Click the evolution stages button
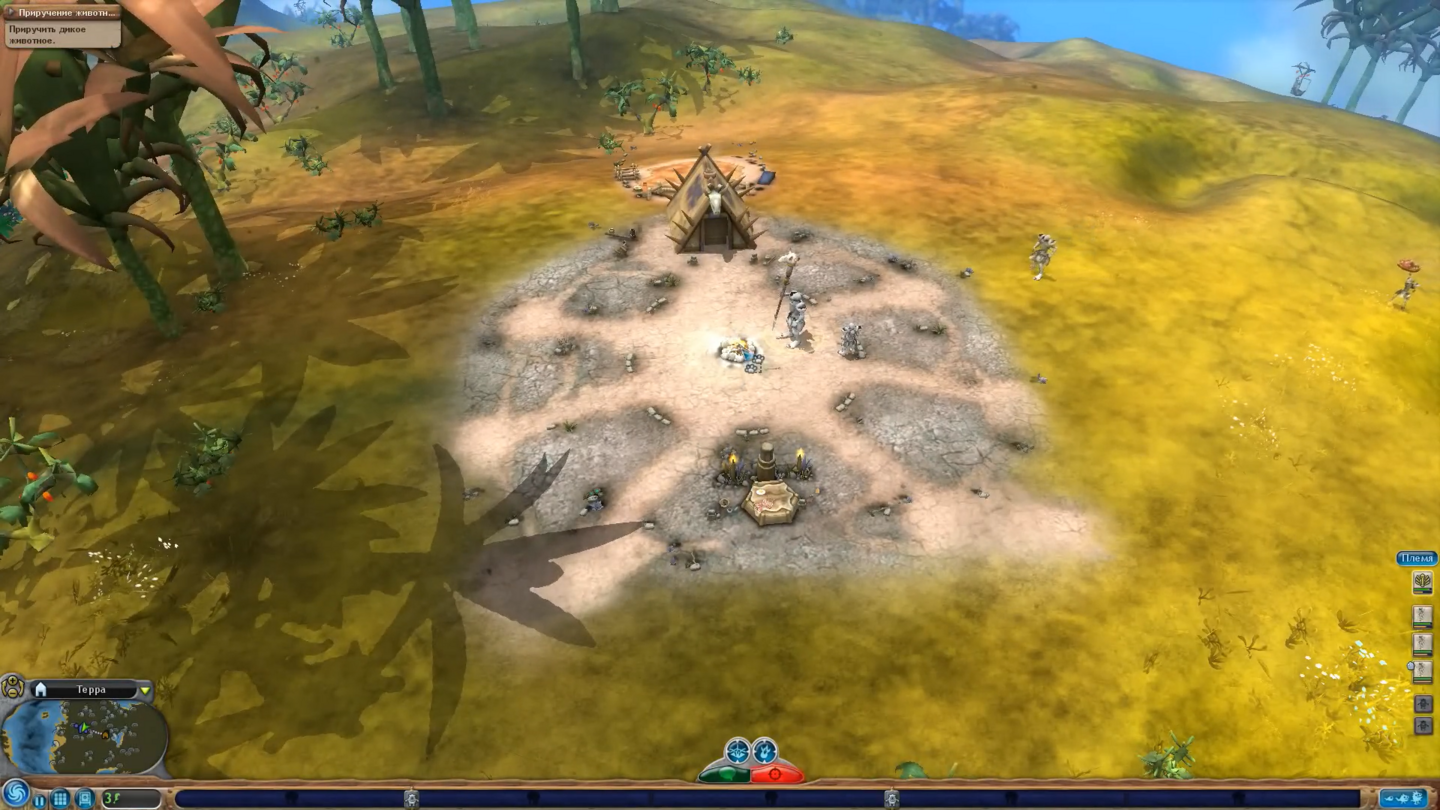 point(1403,798)
